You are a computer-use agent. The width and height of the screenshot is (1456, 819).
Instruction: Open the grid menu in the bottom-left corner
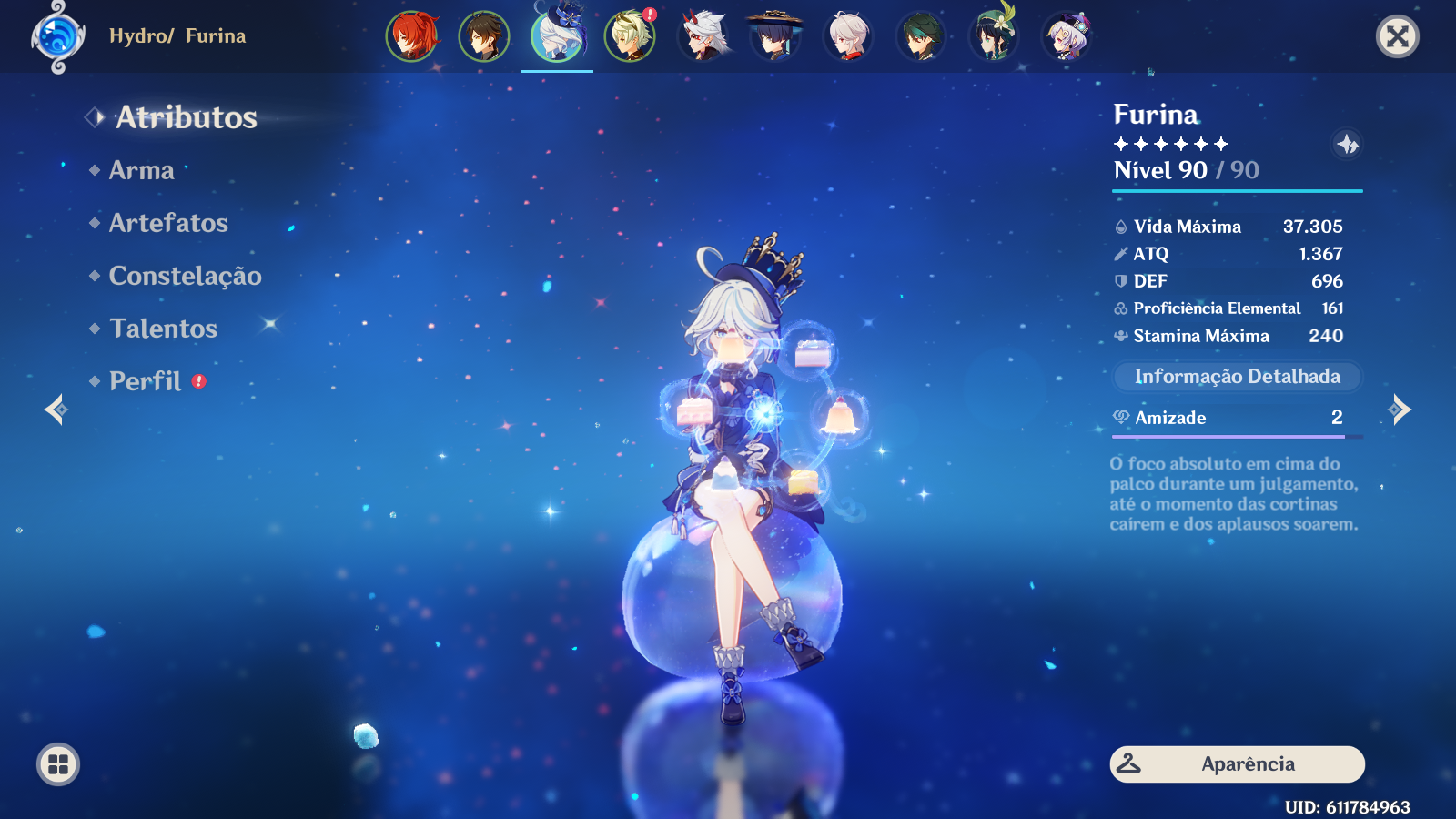pos(56,764)
